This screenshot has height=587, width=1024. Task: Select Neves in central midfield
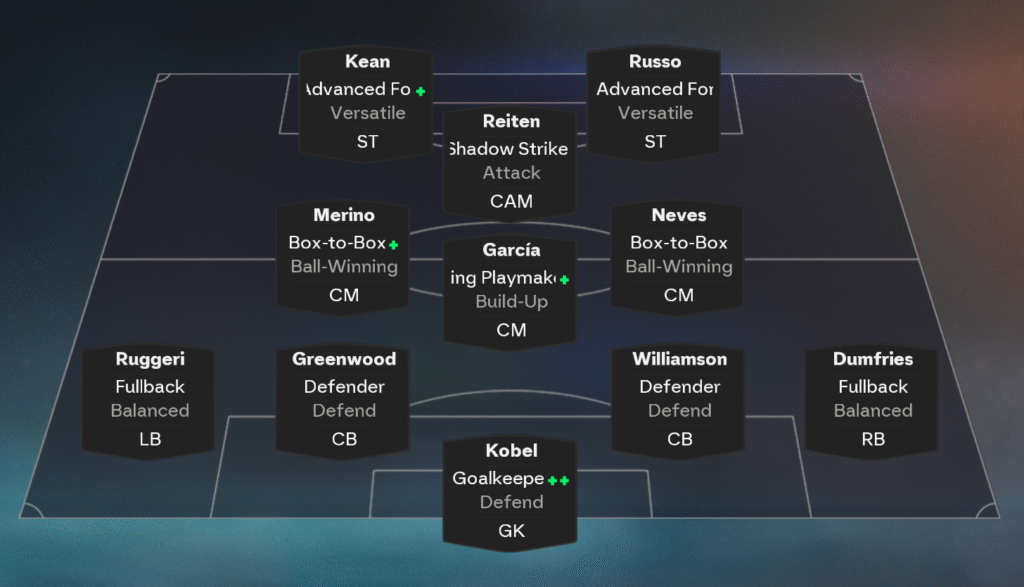click(678, 255)
